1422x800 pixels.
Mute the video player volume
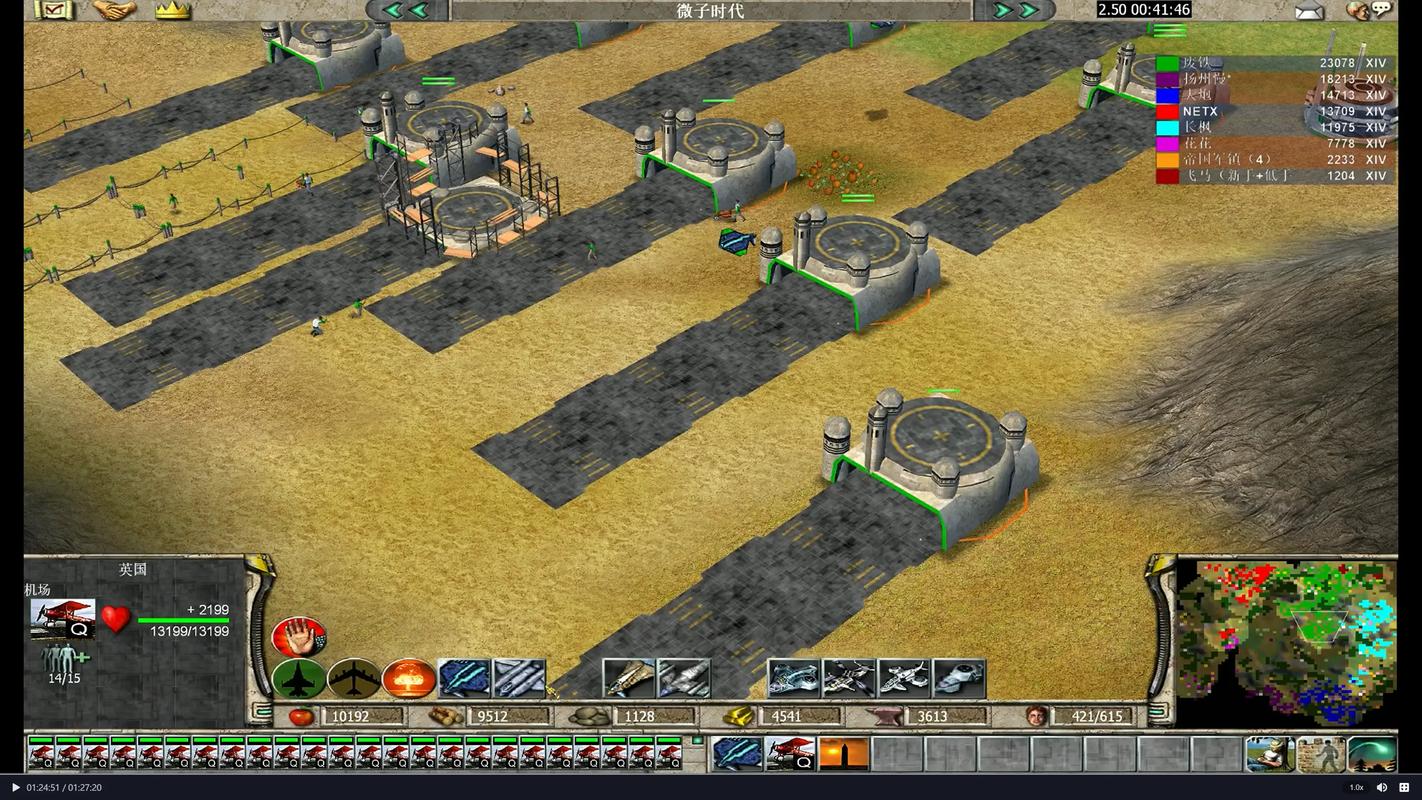click(x=1382, y=787)
